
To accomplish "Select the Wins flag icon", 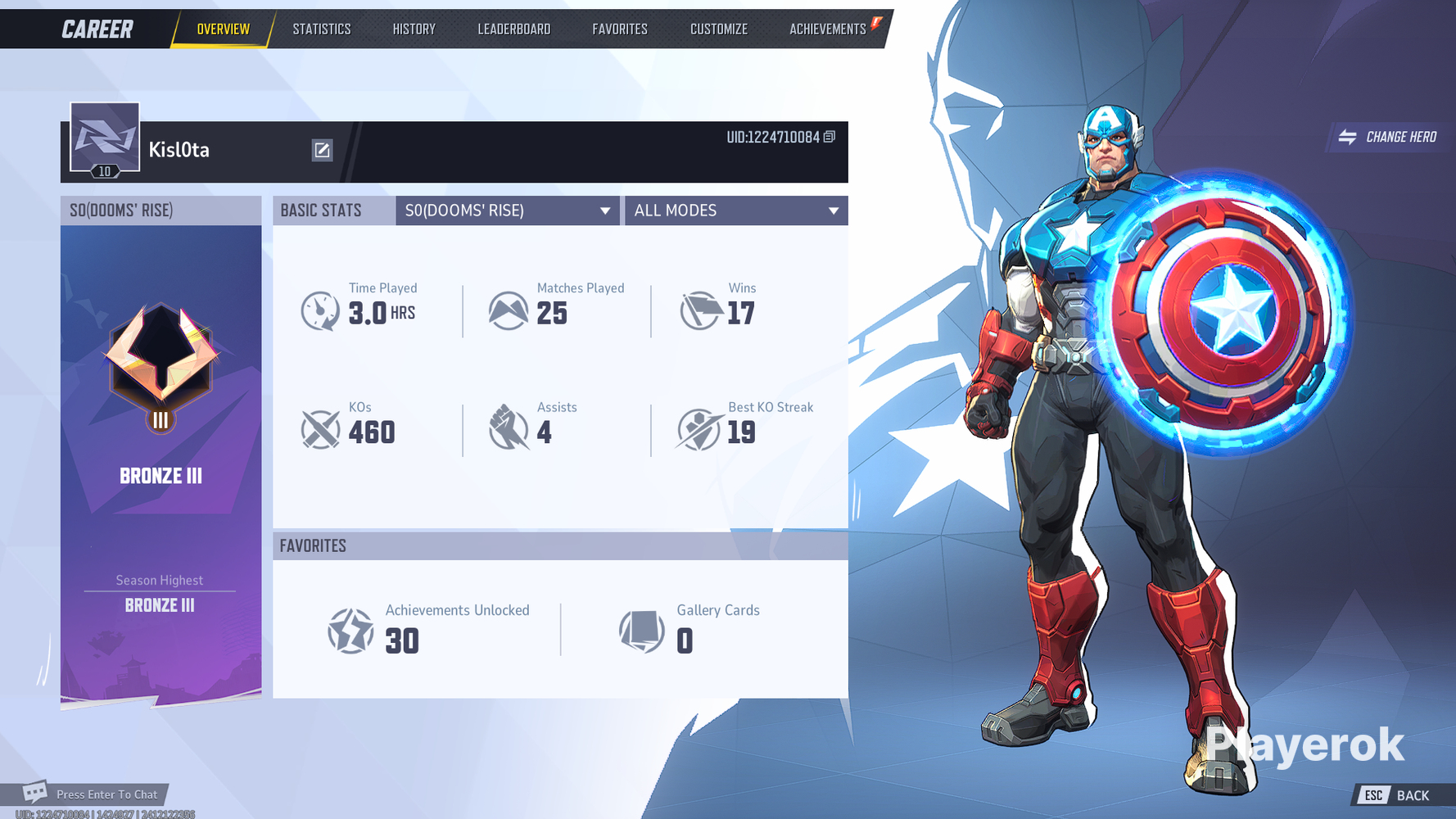I will tap(699, 310).
